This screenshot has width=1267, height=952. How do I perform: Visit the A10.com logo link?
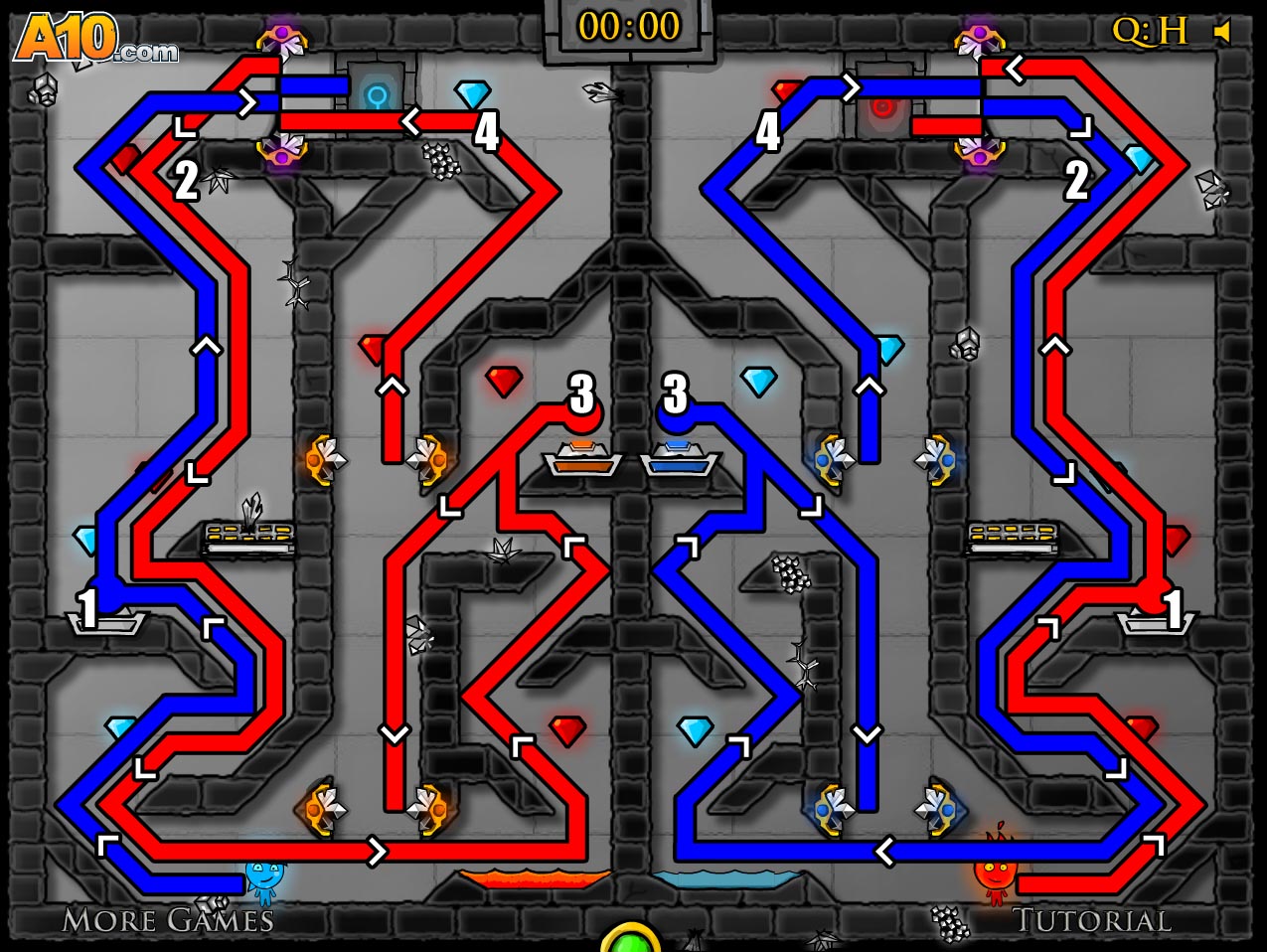(95, 41)
